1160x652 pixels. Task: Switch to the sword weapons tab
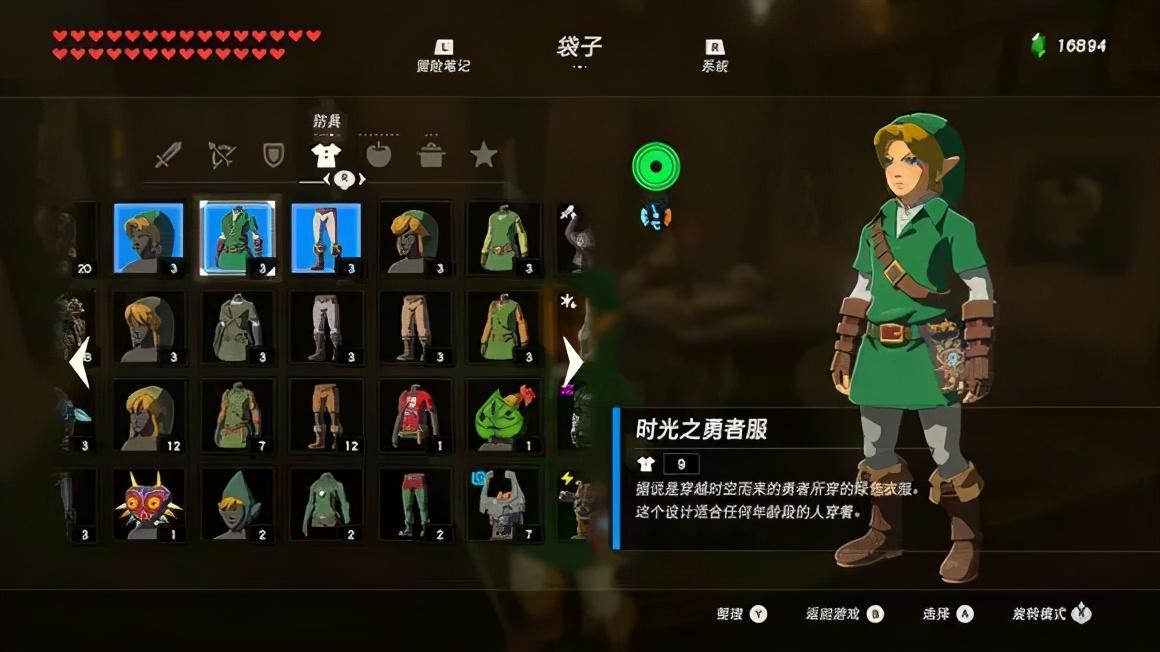tap(169, 155)
